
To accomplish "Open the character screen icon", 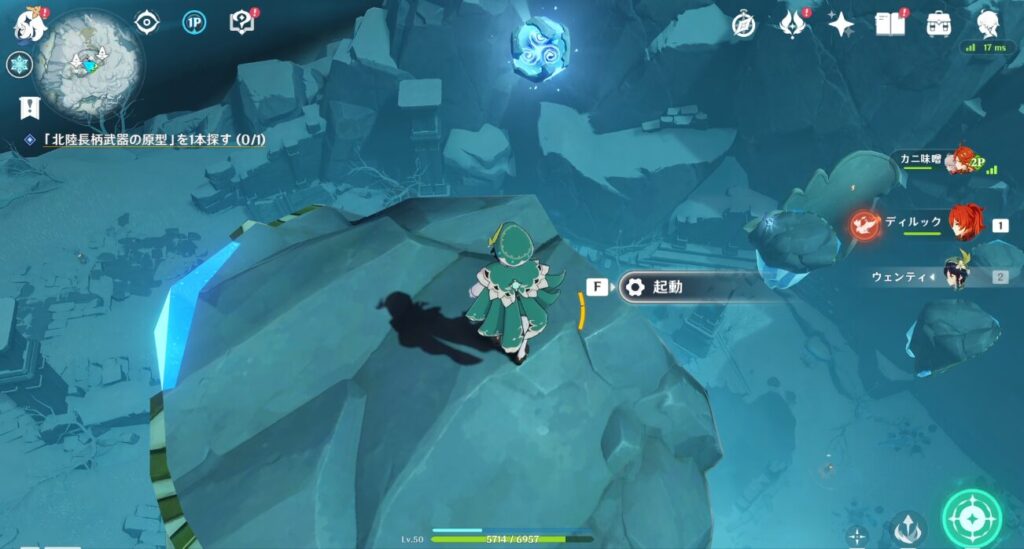I will click(x=989, y=23).
